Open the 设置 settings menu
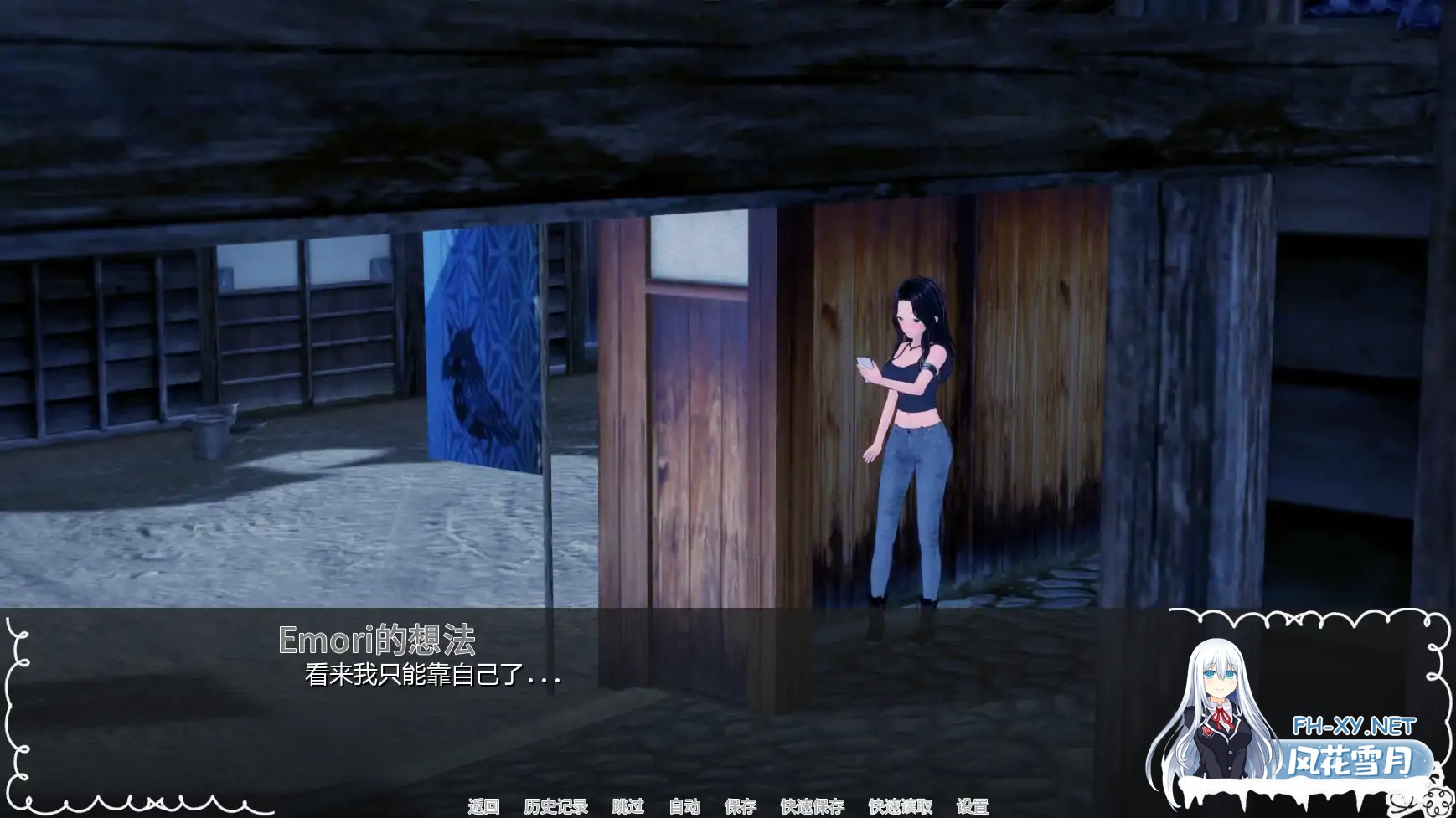This screenshot has height=818, width=1456. (974, 807)
